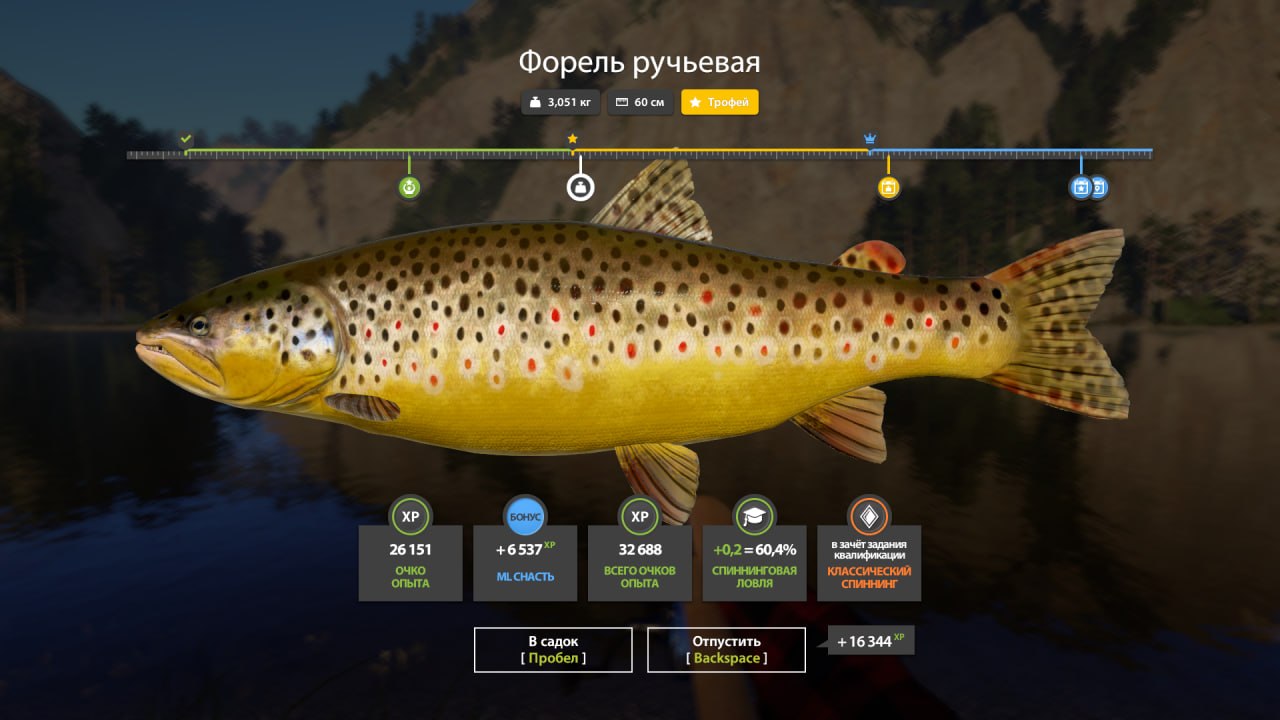Click the Форель ручьевая title text
The image size is (1280, 720).
pyautogui.click(x=639, y=61)
